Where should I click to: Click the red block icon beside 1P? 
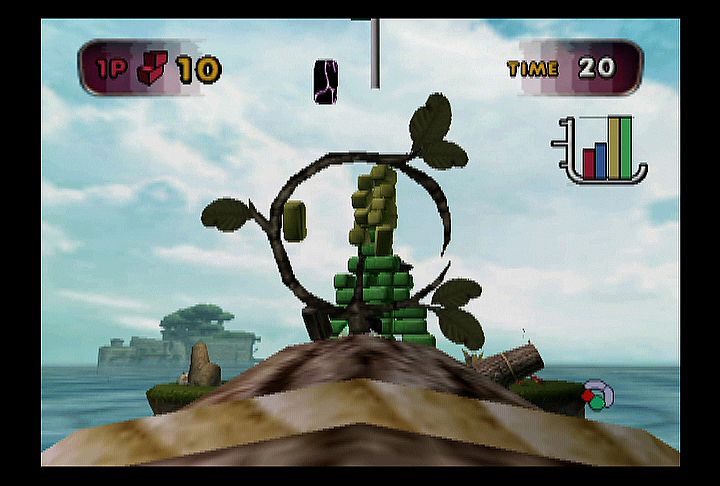click(154, 69)
